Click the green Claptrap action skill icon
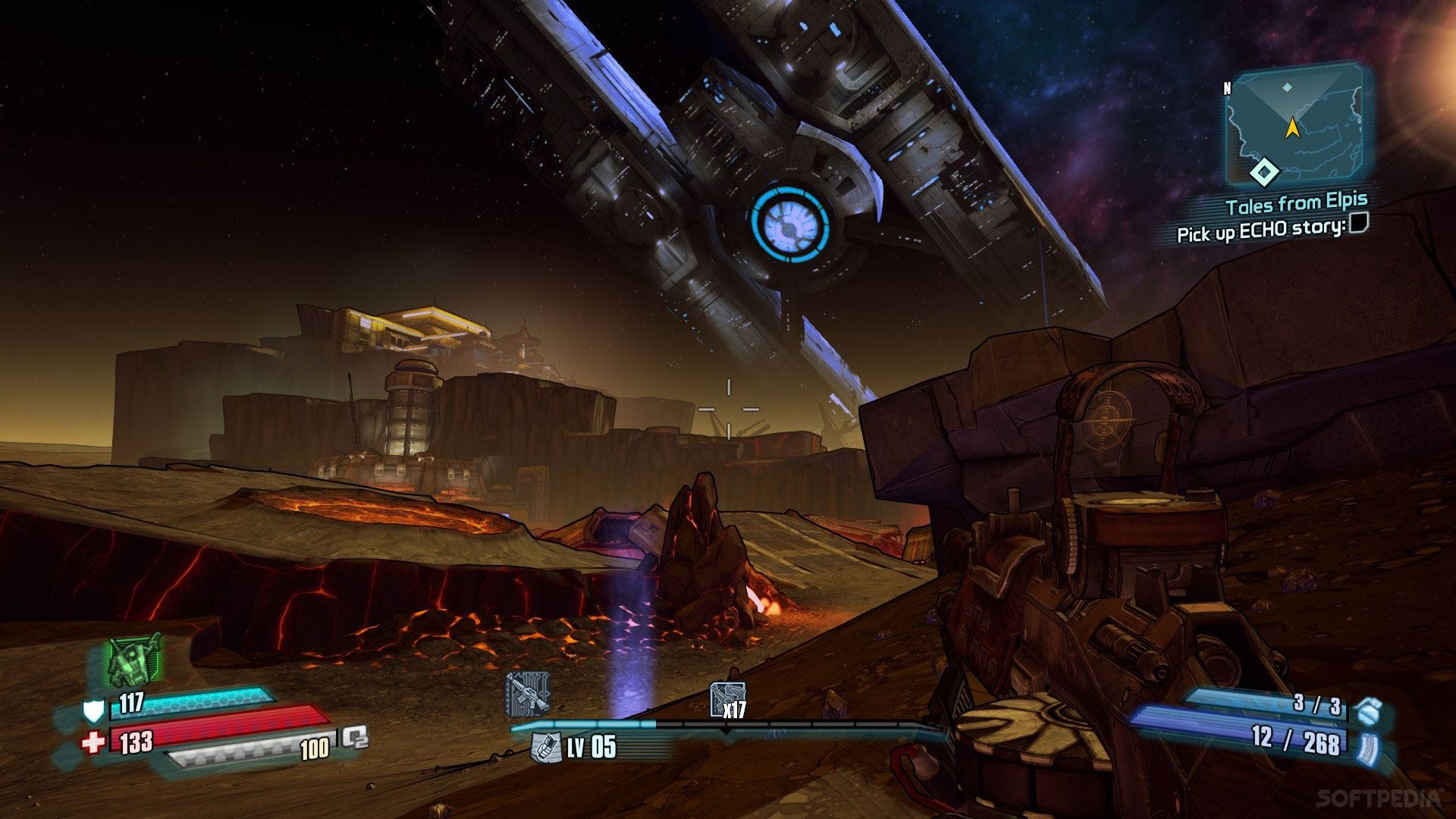 point(135,660)
